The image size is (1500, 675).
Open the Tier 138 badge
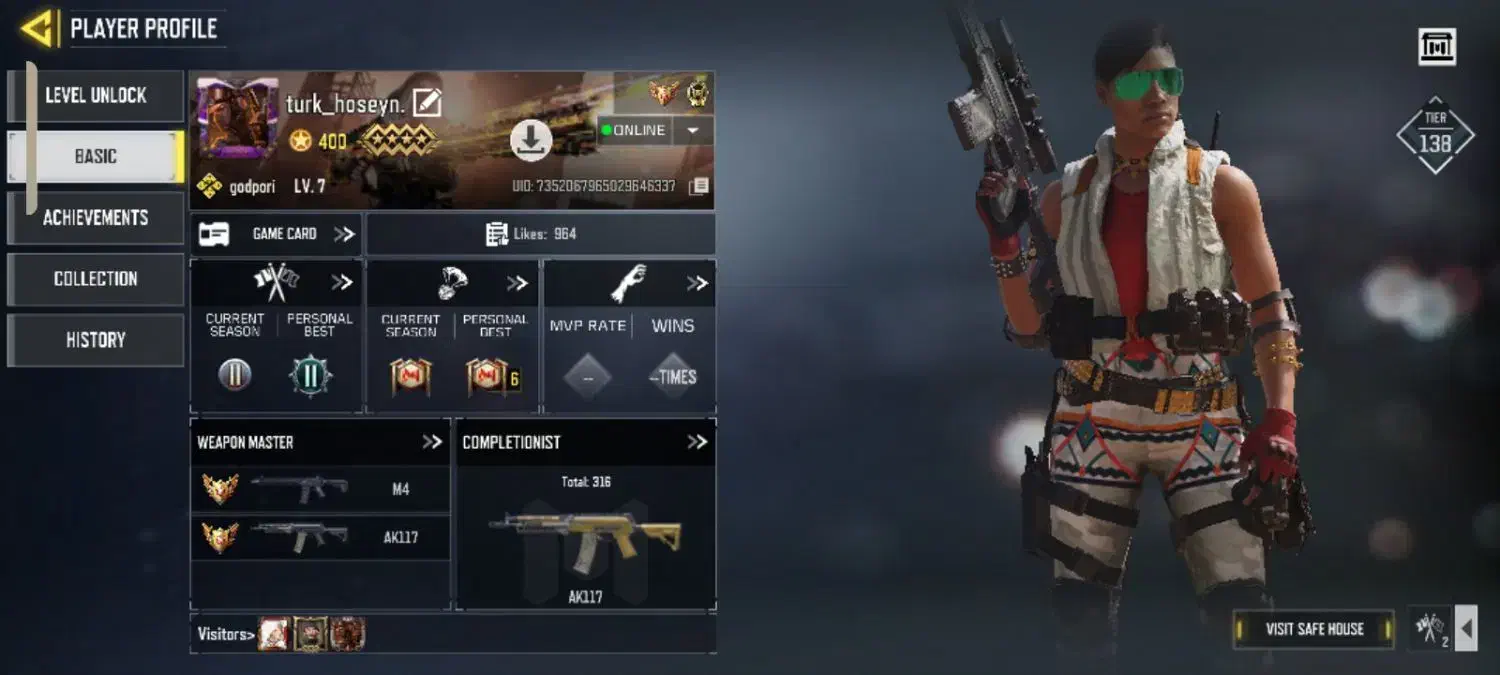(x=1435, y=136)
